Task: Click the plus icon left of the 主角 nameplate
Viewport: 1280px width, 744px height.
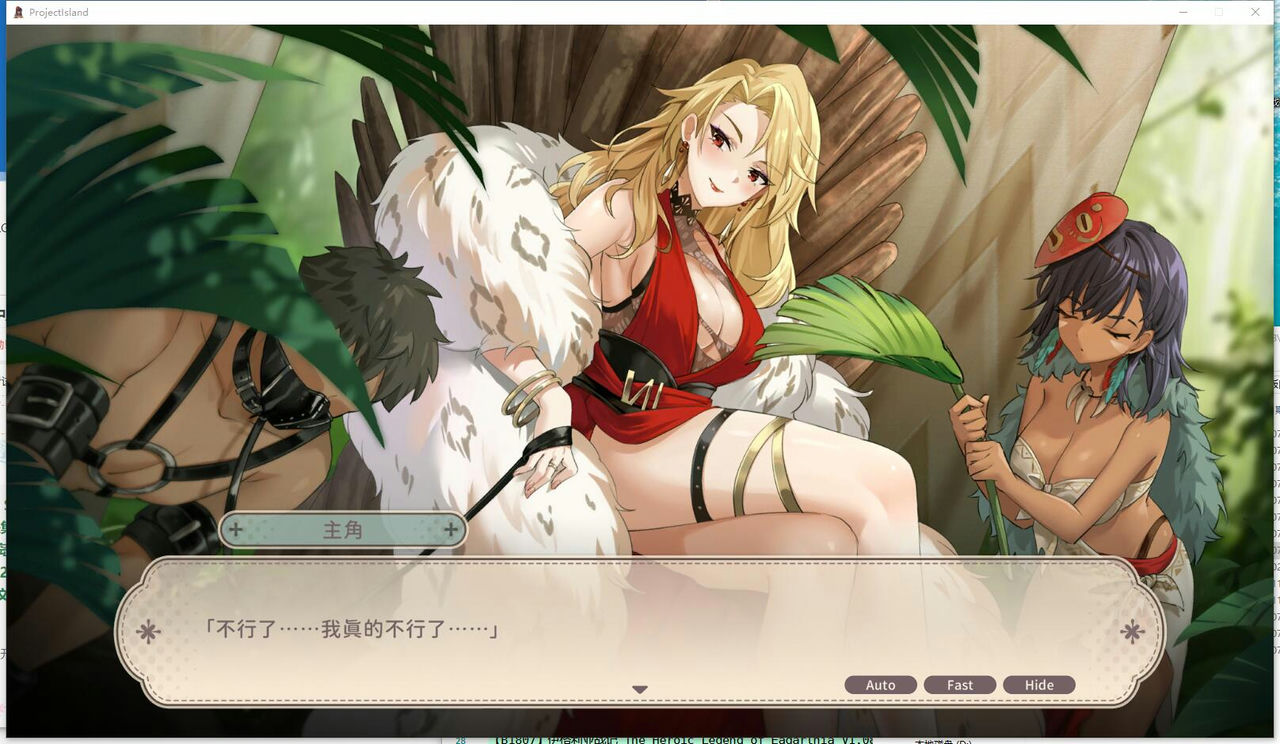Action: coord(236,530)
